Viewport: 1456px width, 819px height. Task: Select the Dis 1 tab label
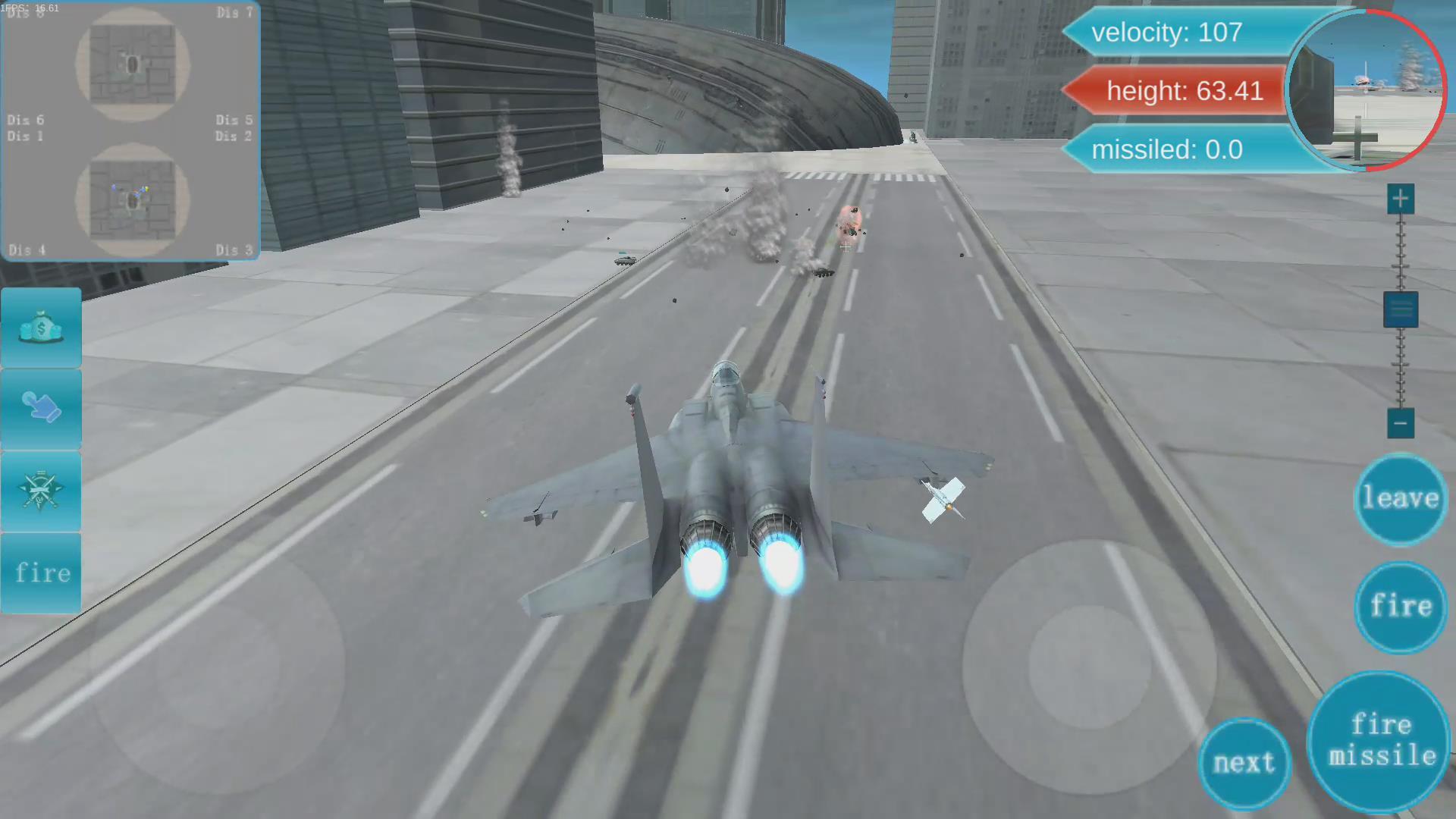25,136
